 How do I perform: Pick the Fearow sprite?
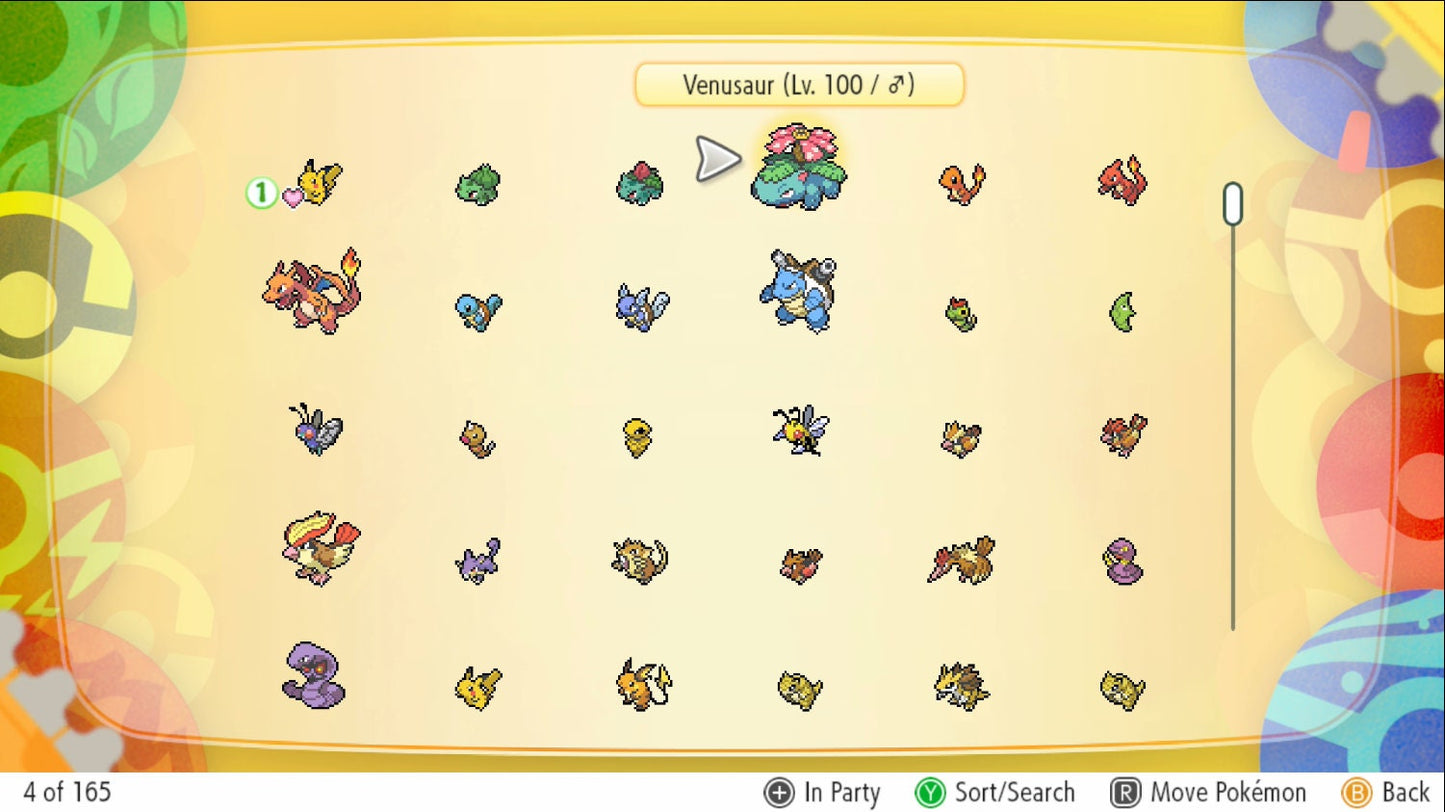pos(961,560)
